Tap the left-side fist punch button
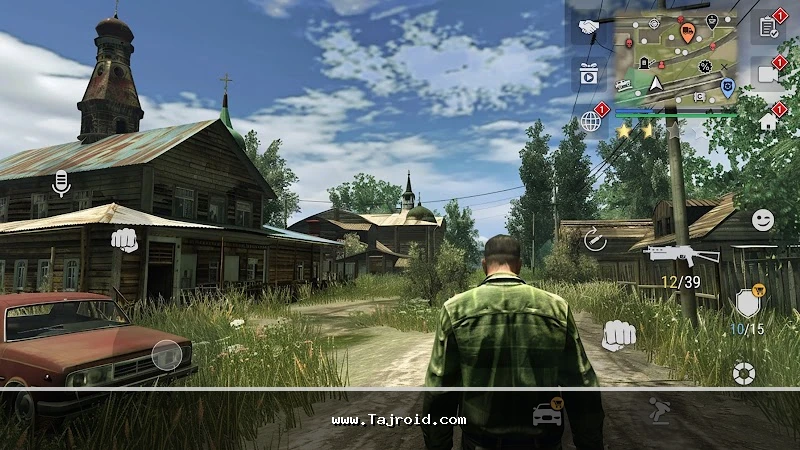 [x=123, y=240]
